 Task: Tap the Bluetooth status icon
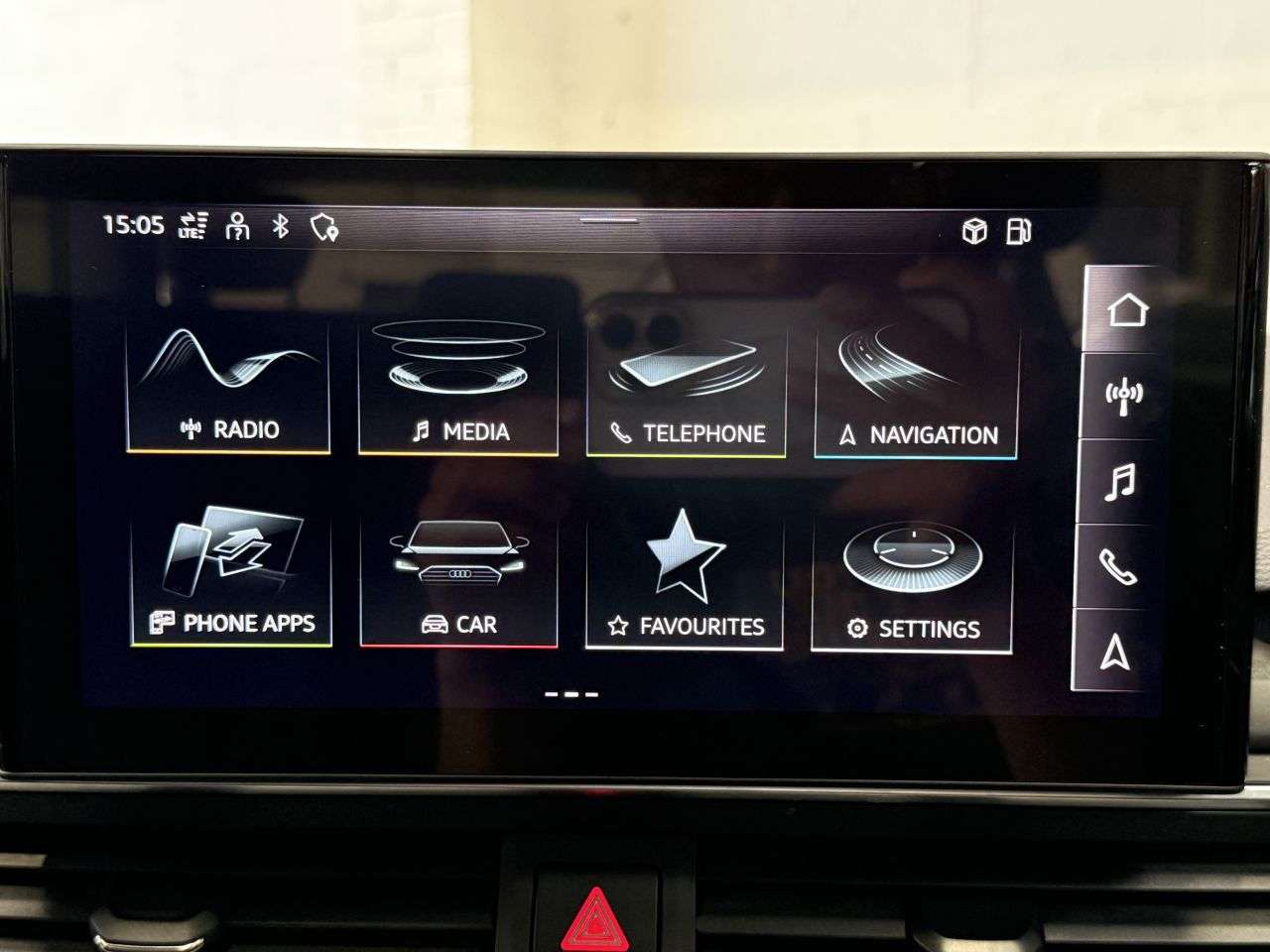tap(281, 226)
